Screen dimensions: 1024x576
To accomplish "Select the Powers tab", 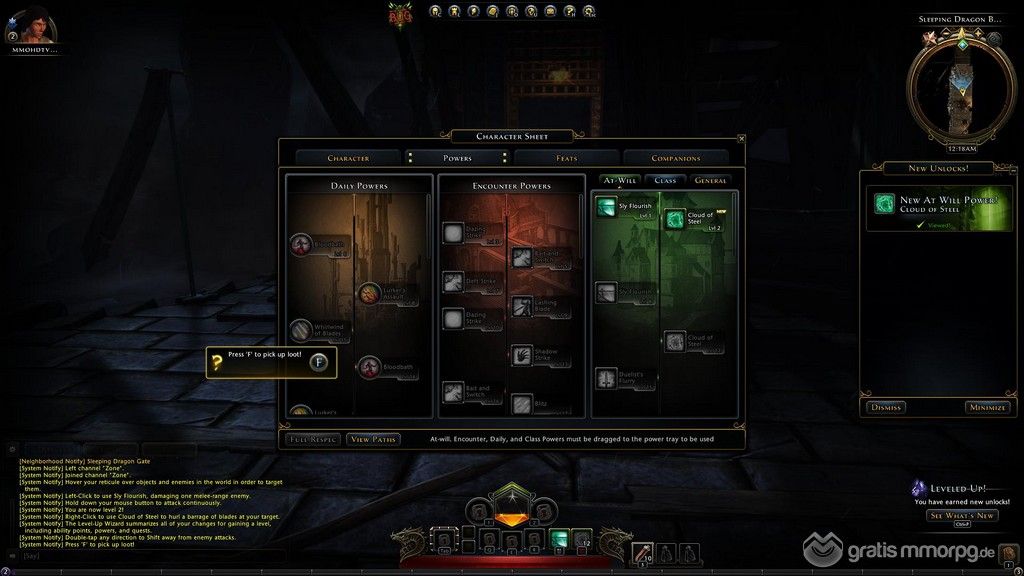I will tap(457, 158).
